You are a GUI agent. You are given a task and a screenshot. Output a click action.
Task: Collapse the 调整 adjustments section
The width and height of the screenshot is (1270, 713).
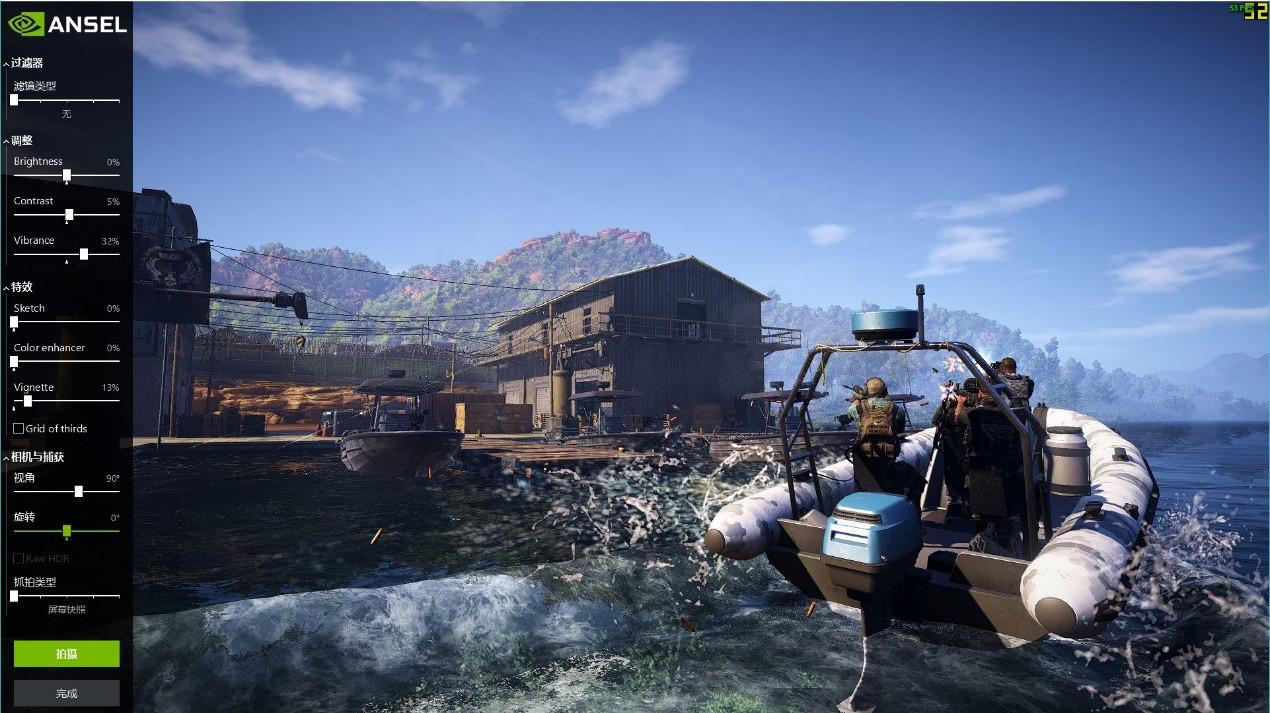pos(7,141)
